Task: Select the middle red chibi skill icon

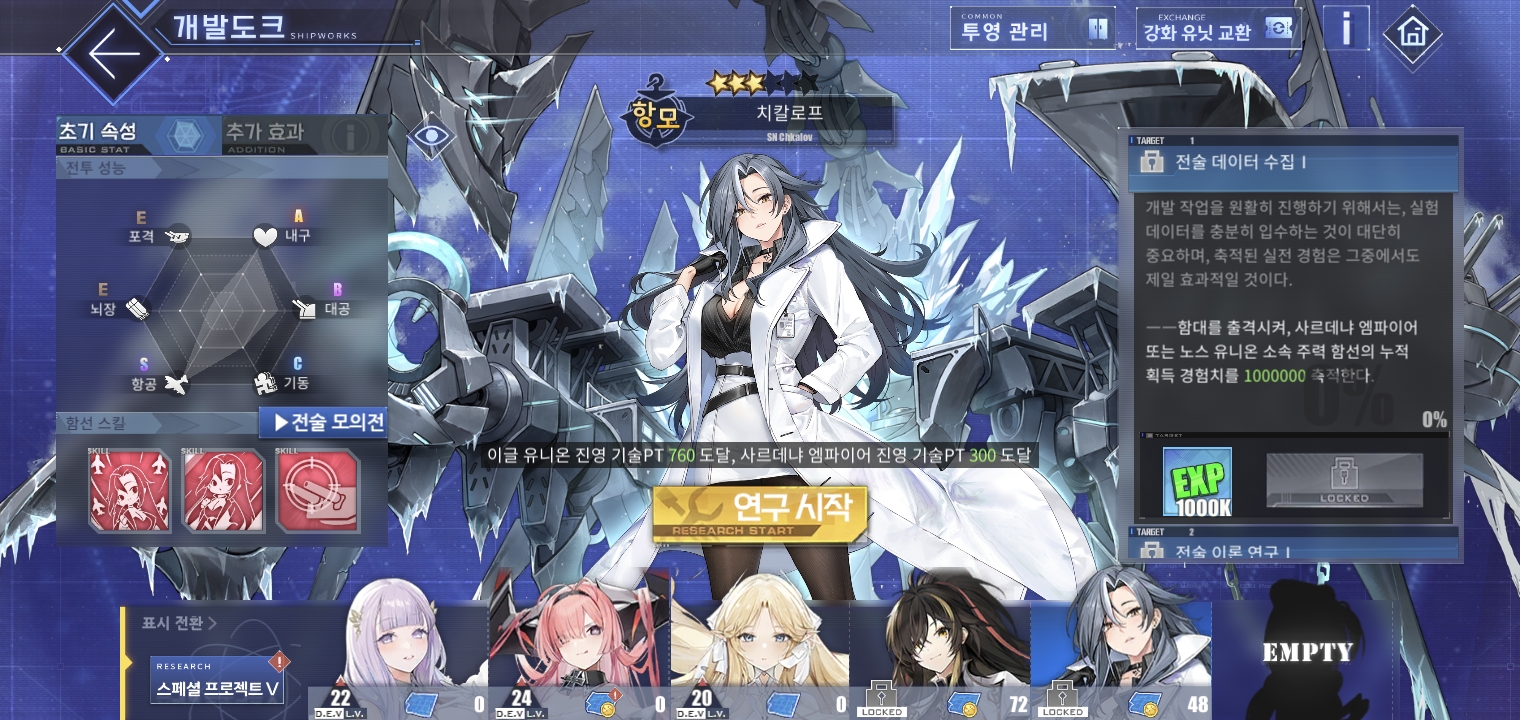Action: click(x=223, y=490)
